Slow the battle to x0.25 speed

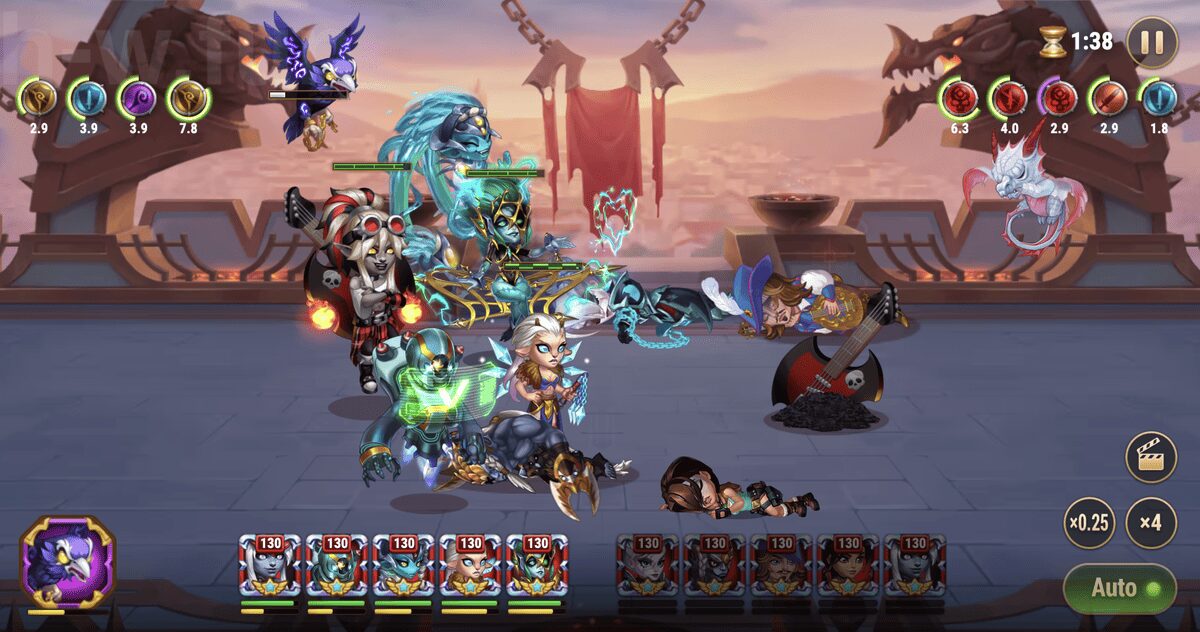pyautogui.click(x=1089, y=523)
